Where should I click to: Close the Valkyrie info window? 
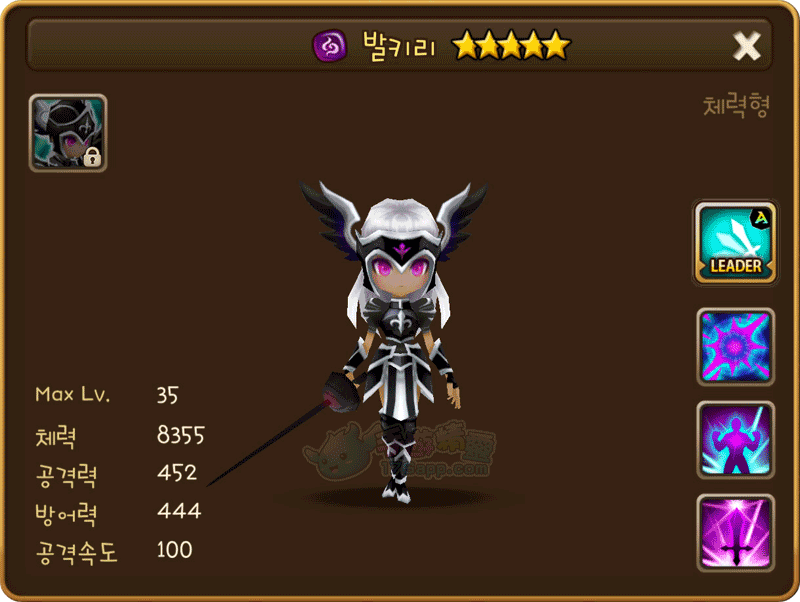point(747,45)
